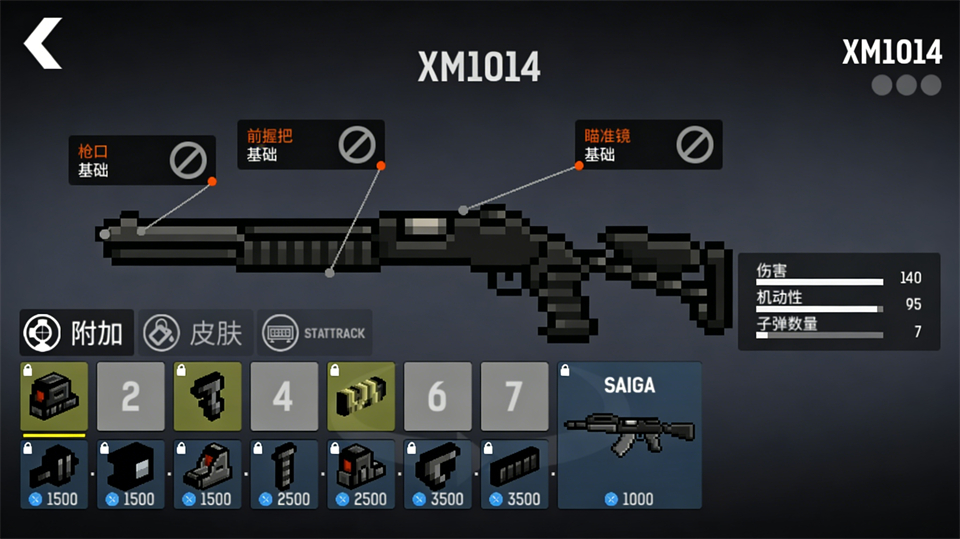This screenshot has height=539, width=960.
Task: Switch to the 皮肤 skins tab
Action: 194,333
